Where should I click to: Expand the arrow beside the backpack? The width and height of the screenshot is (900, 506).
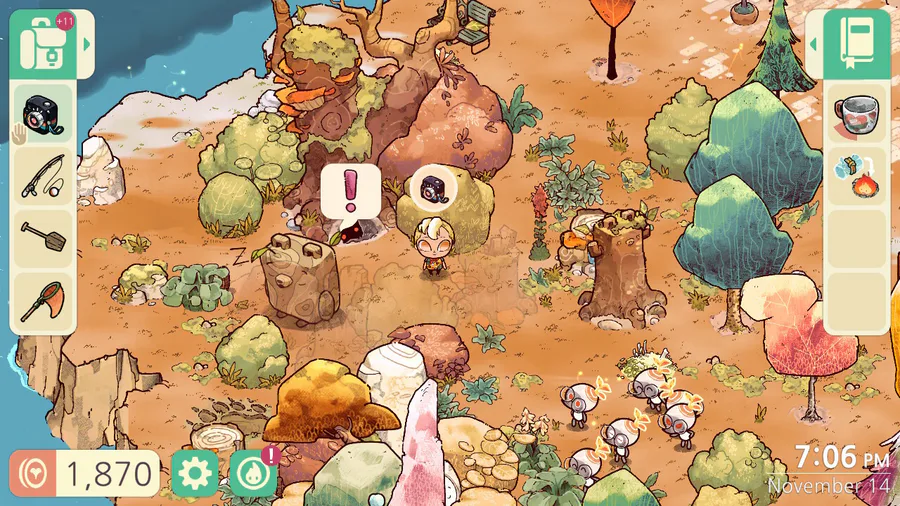coord(87,44)
